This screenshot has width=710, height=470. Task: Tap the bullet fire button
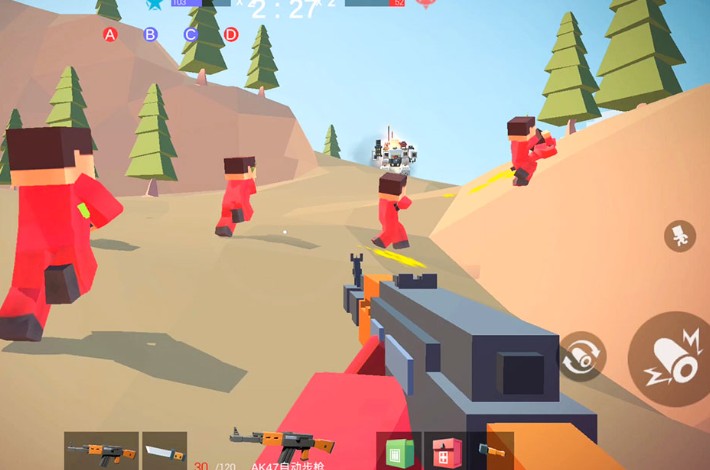pos(669,358)
